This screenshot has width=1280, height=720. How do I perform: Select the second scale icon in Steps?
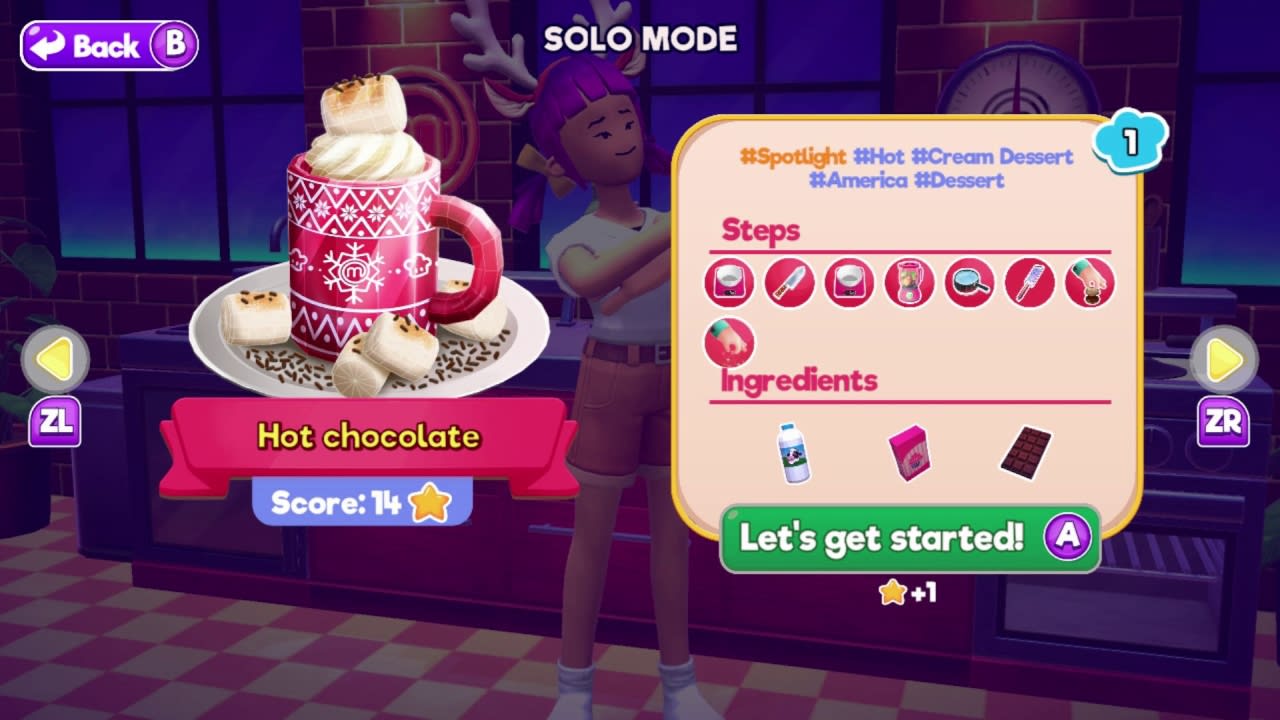(x=848, y=283)
